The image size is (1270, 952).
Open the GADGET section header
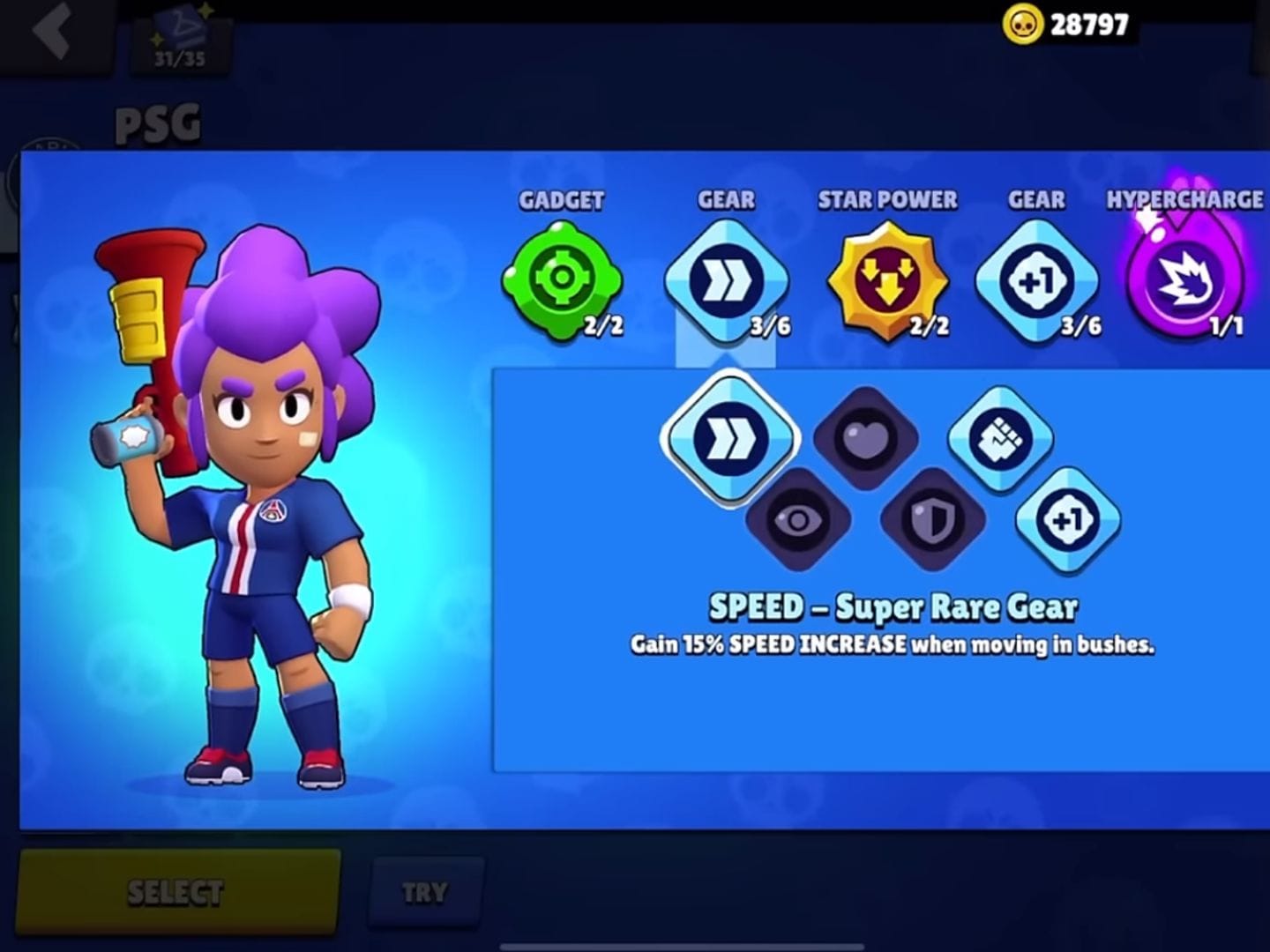[563, 201]
